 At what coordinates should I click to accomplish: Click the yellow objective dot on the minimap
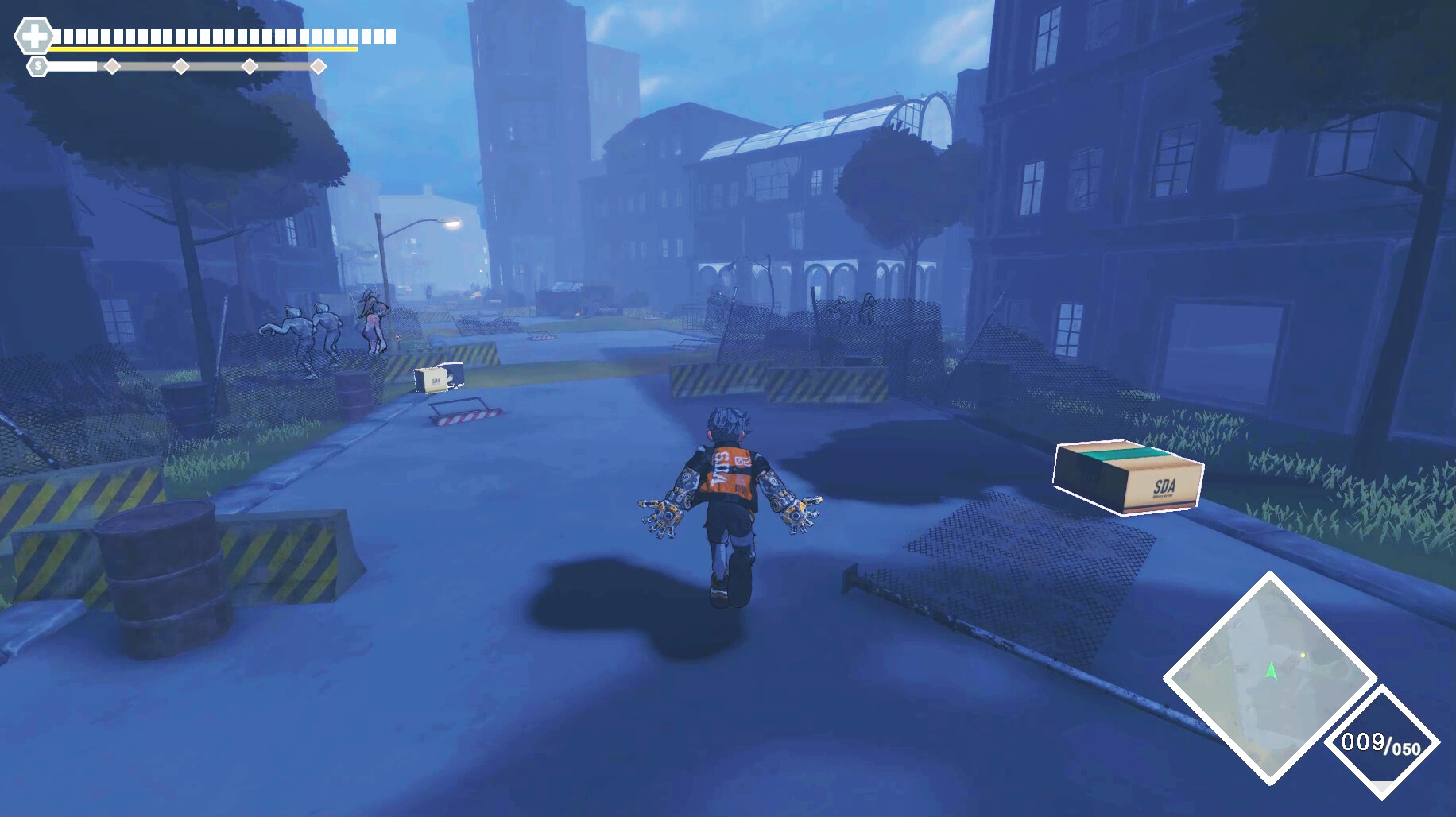pyautogui.click(x=1303, y=656)
